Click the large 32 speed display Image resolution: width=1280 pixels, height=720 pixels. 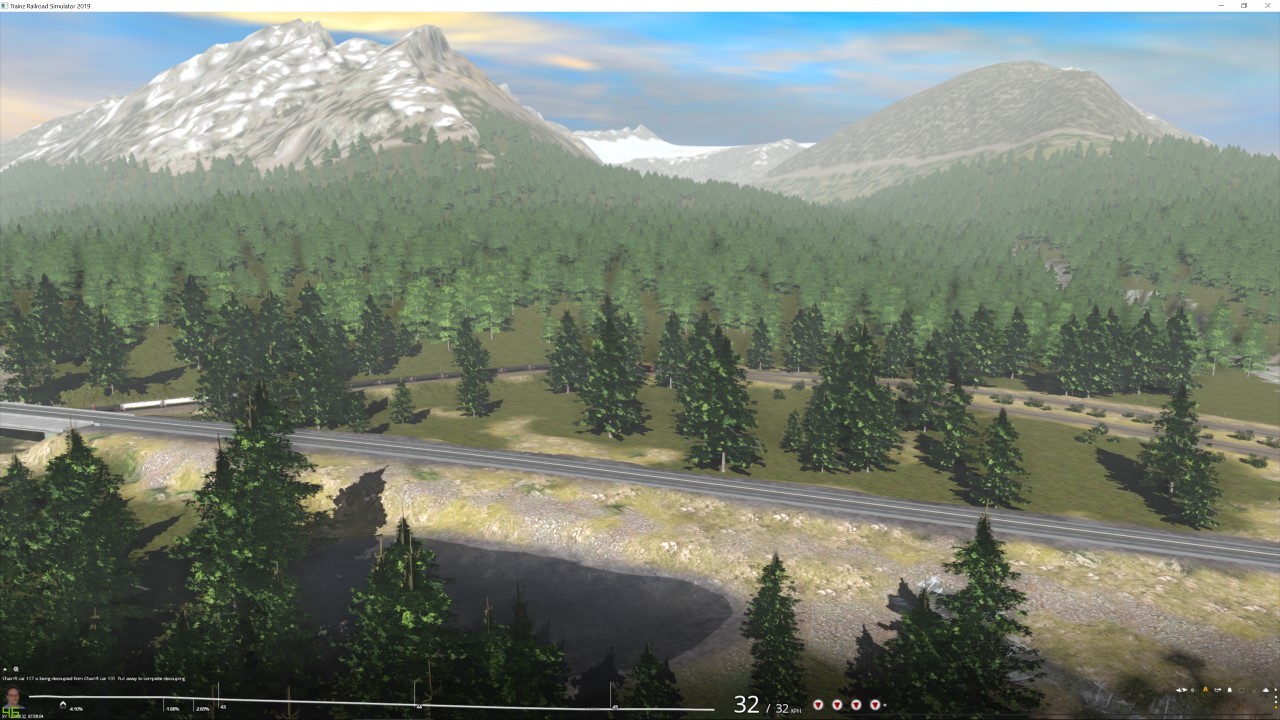click(746, 704)
